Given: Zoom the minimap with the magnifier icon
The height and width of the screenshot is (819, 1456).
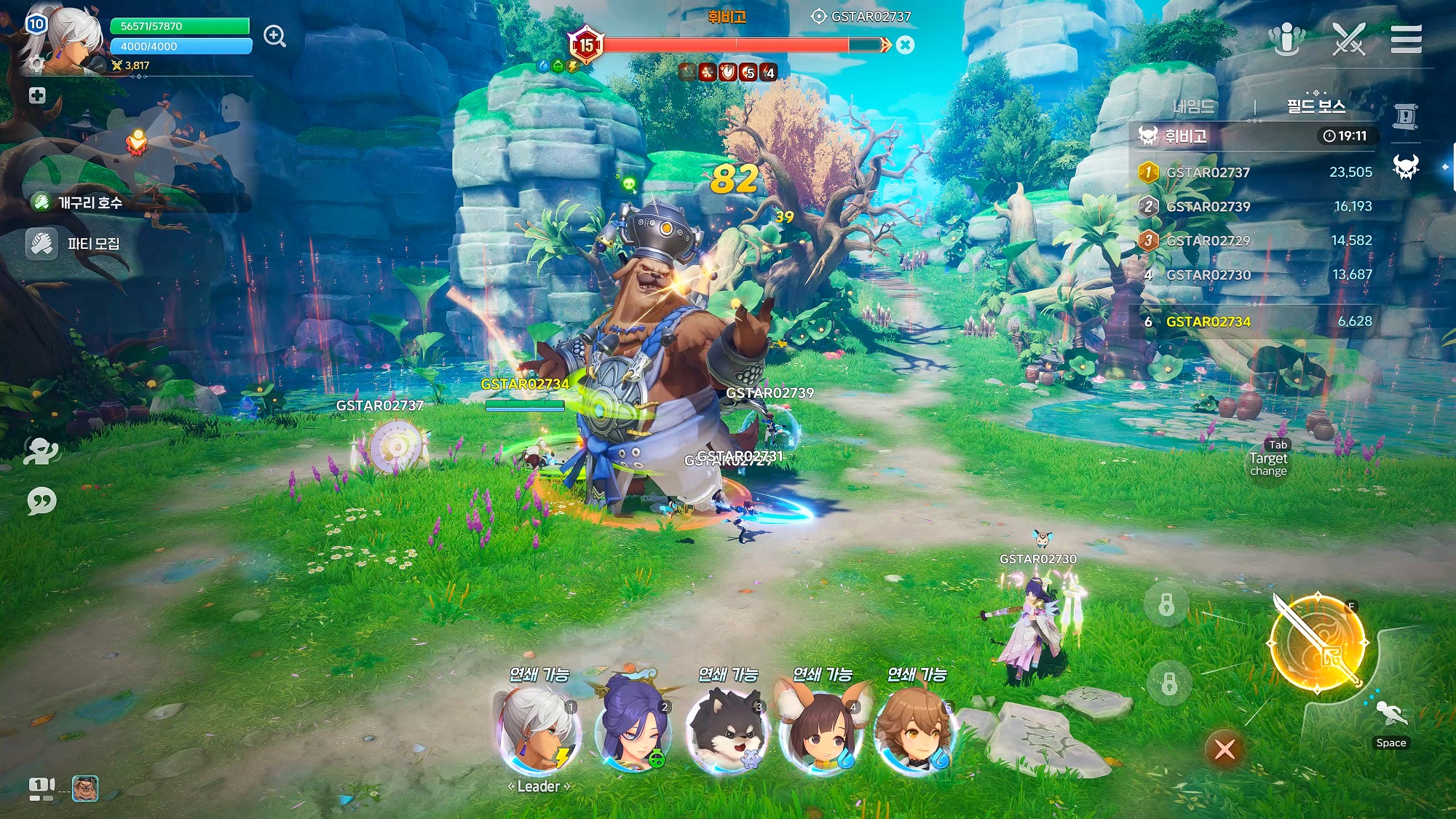Looking at the screenshot, I should pyautogui.click(x=274, y=34).
